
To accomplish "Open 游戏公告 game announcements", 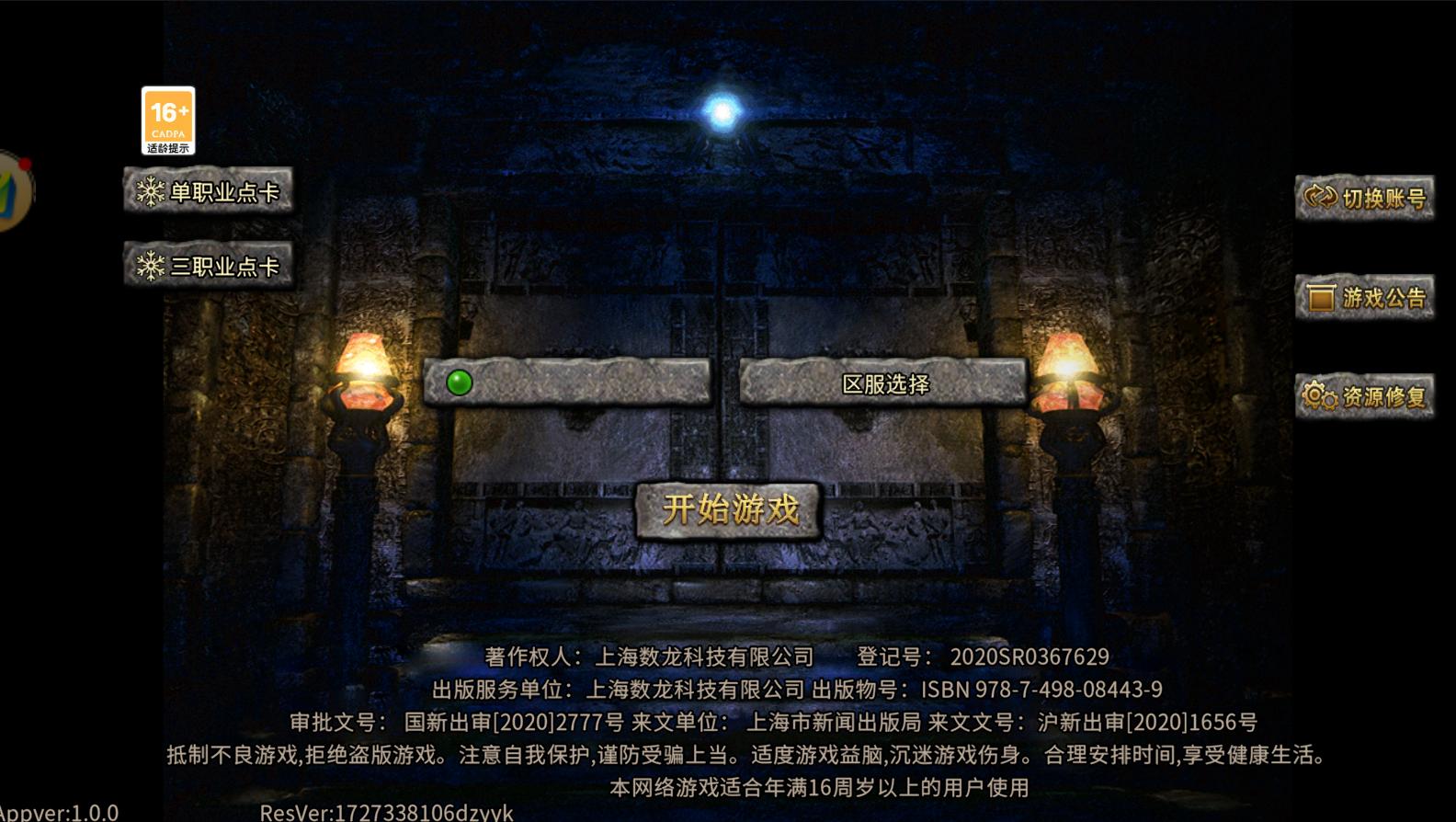I will (x=1365, y=298).
